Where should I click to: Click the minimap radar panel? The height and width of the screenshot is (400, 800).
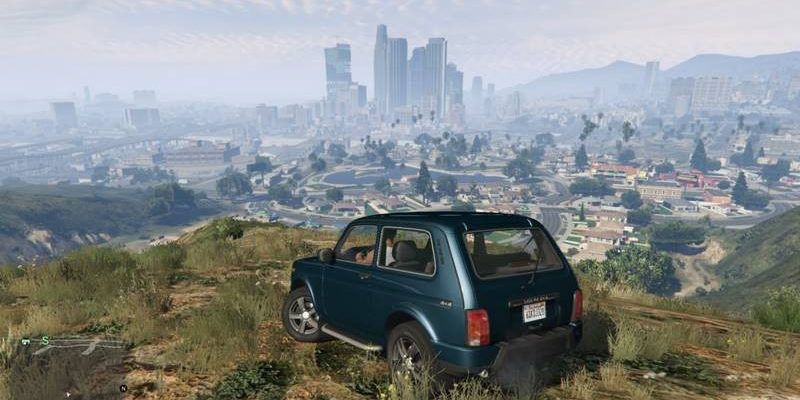click(x=70, y=365)
